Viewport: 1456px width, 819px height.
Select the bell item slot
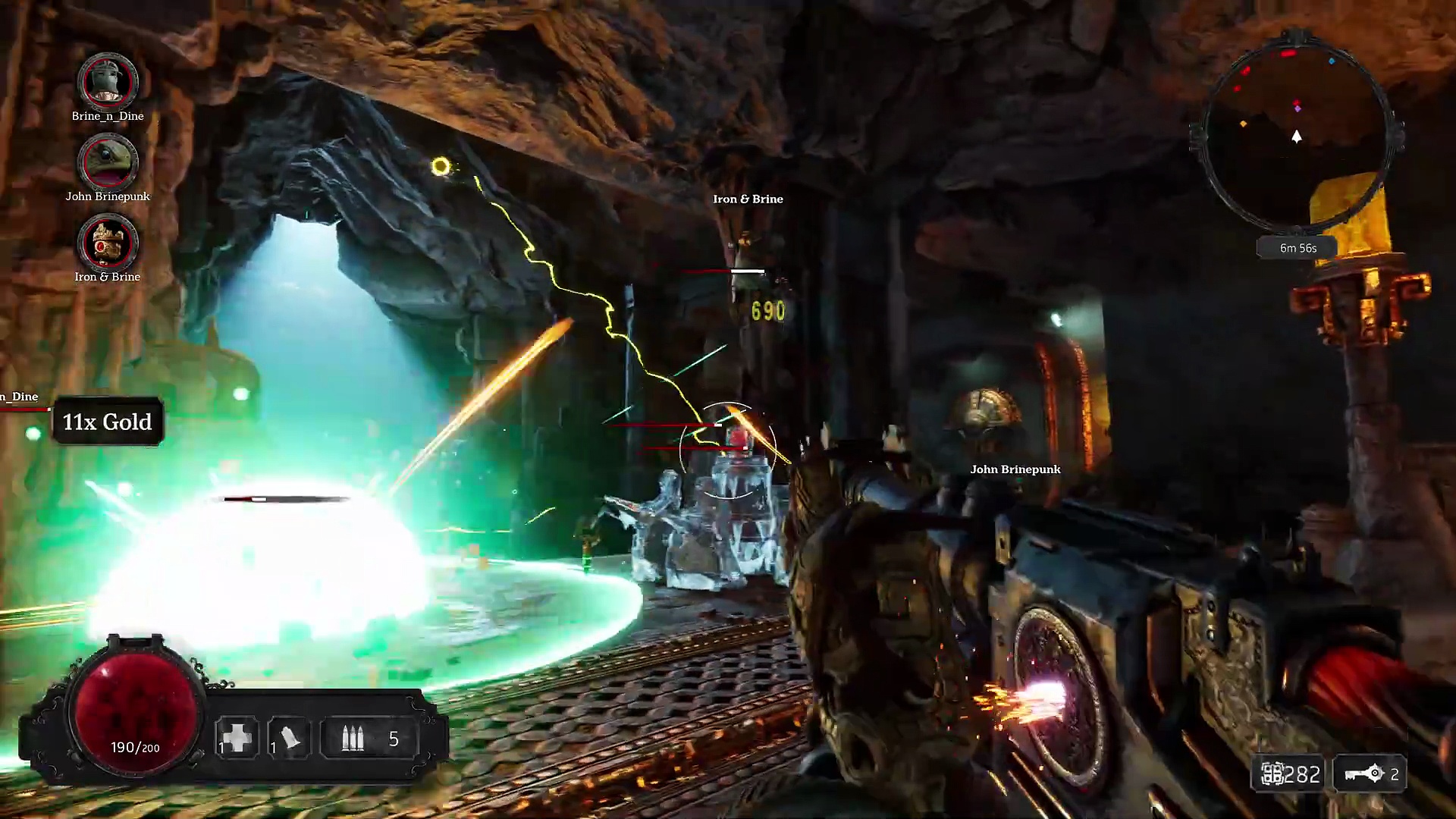[289, 738]
